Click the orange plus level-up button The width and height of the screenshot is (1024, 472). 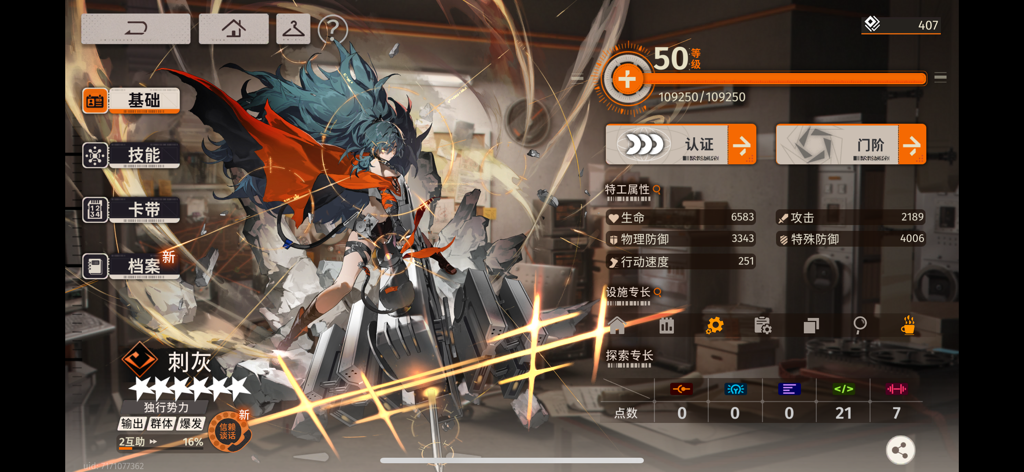[x=627, y=79]
